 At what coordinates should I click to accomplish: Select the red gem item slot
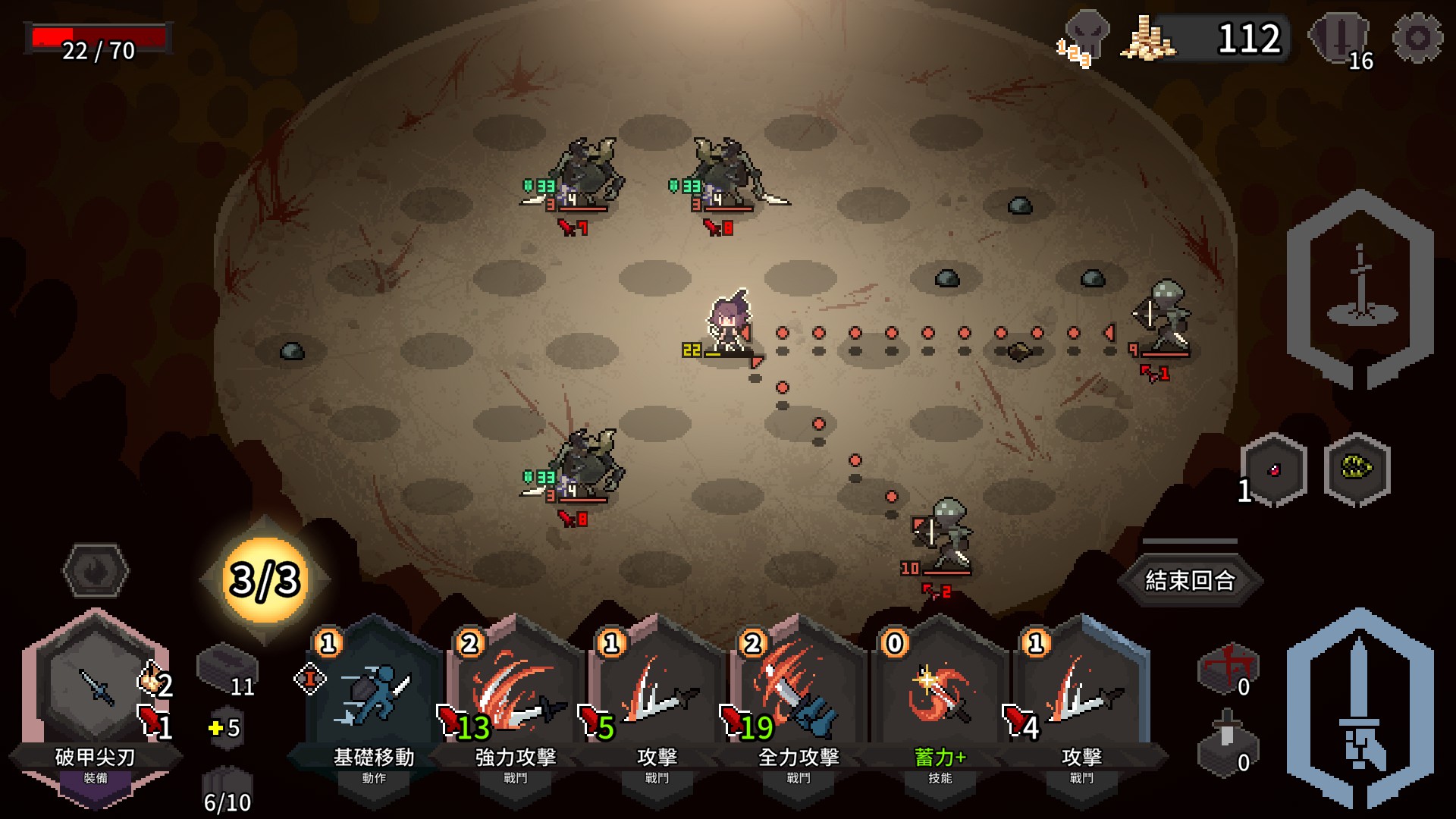(x=1274, y=470)
